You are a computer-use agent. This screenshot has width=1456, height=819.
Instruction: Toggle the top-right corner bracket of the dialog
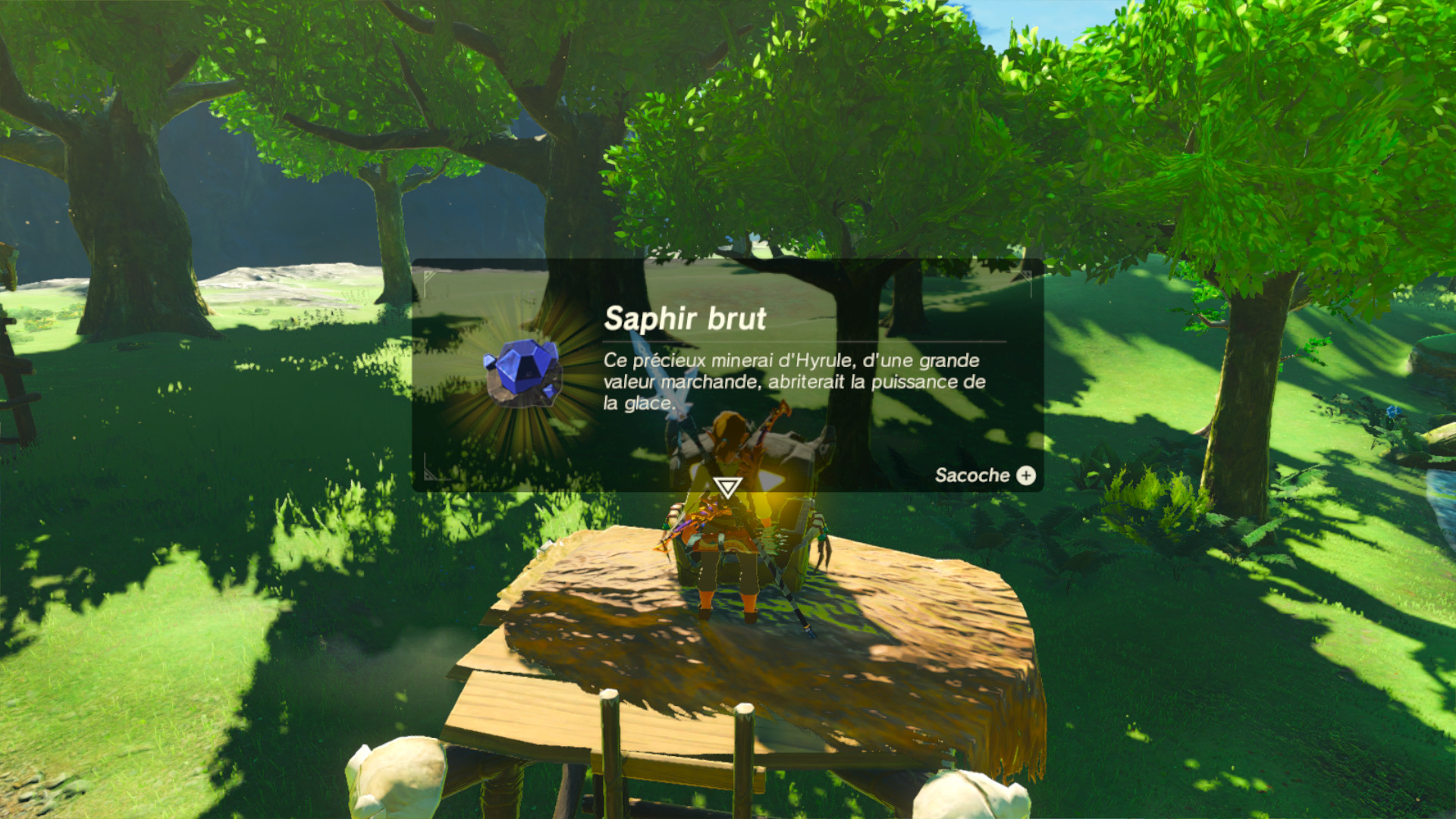(1031, 281)
